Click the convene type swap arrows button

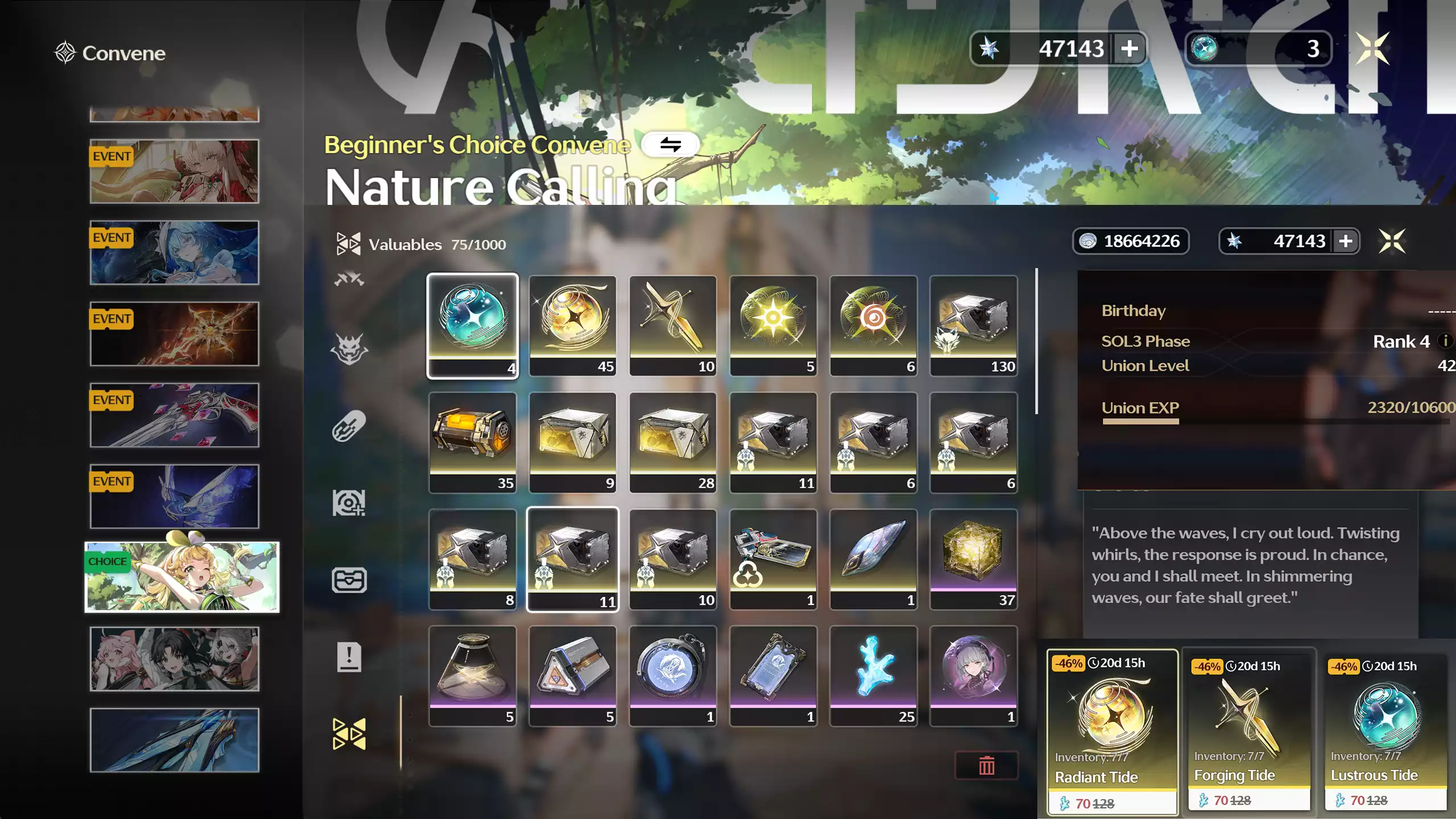pyautogui.click(x=670, y=145)
